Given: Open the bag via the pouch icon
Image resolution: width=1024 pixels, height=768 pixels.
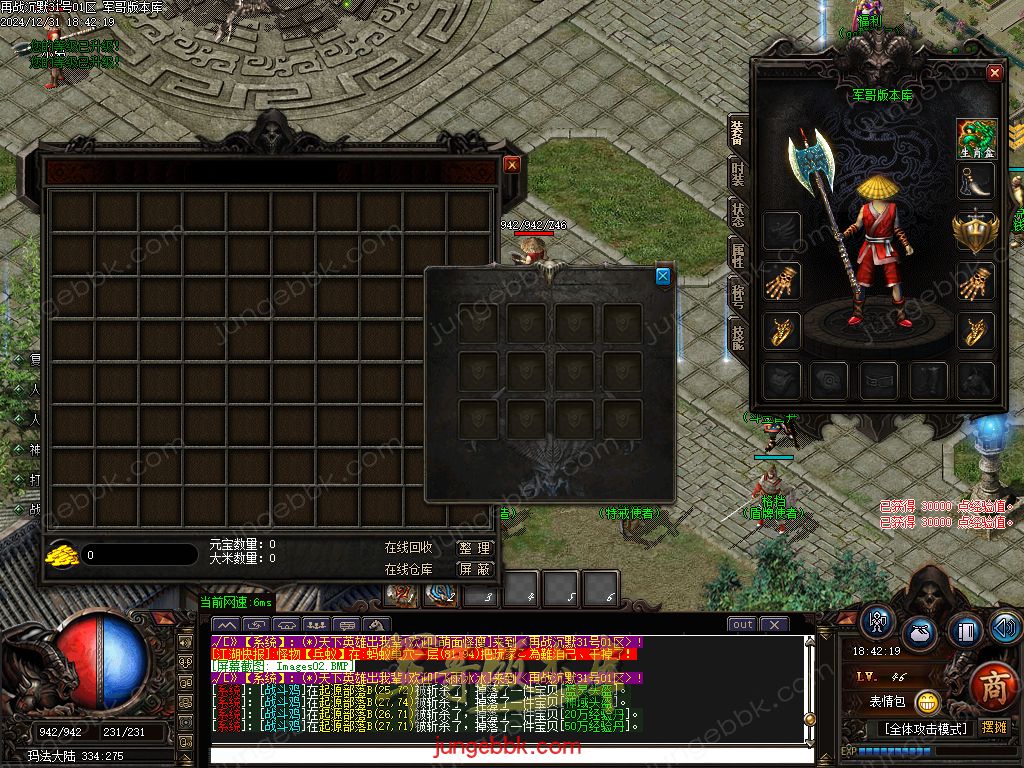Looking at the screenshot, I should point(919,633).
